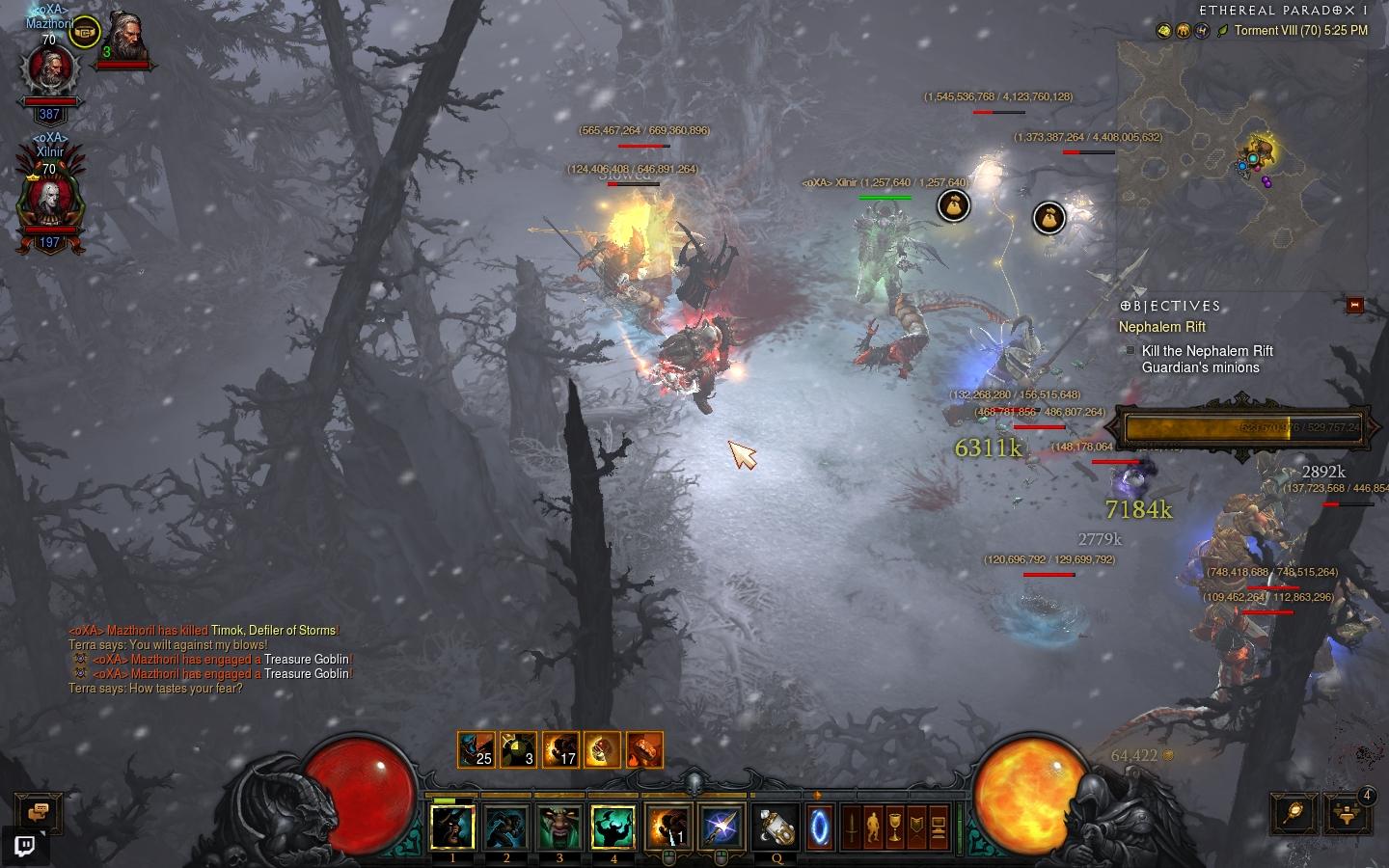This screenshot has height=868, width=1389.
Task: Open the computer monitor game menu button
Action: [x=937, y=827]
